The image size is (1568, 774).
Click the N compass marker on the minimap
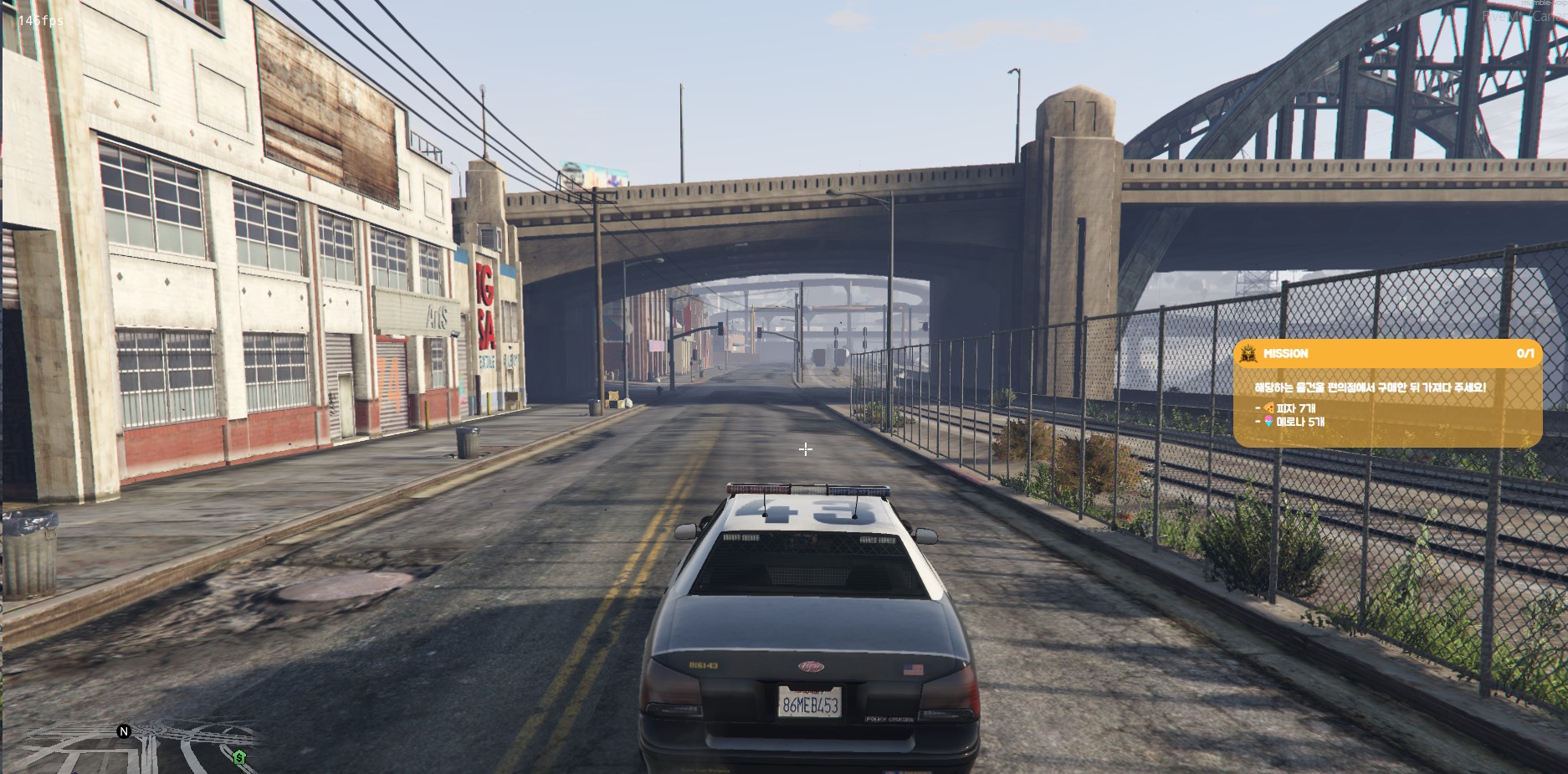(124, 731)
